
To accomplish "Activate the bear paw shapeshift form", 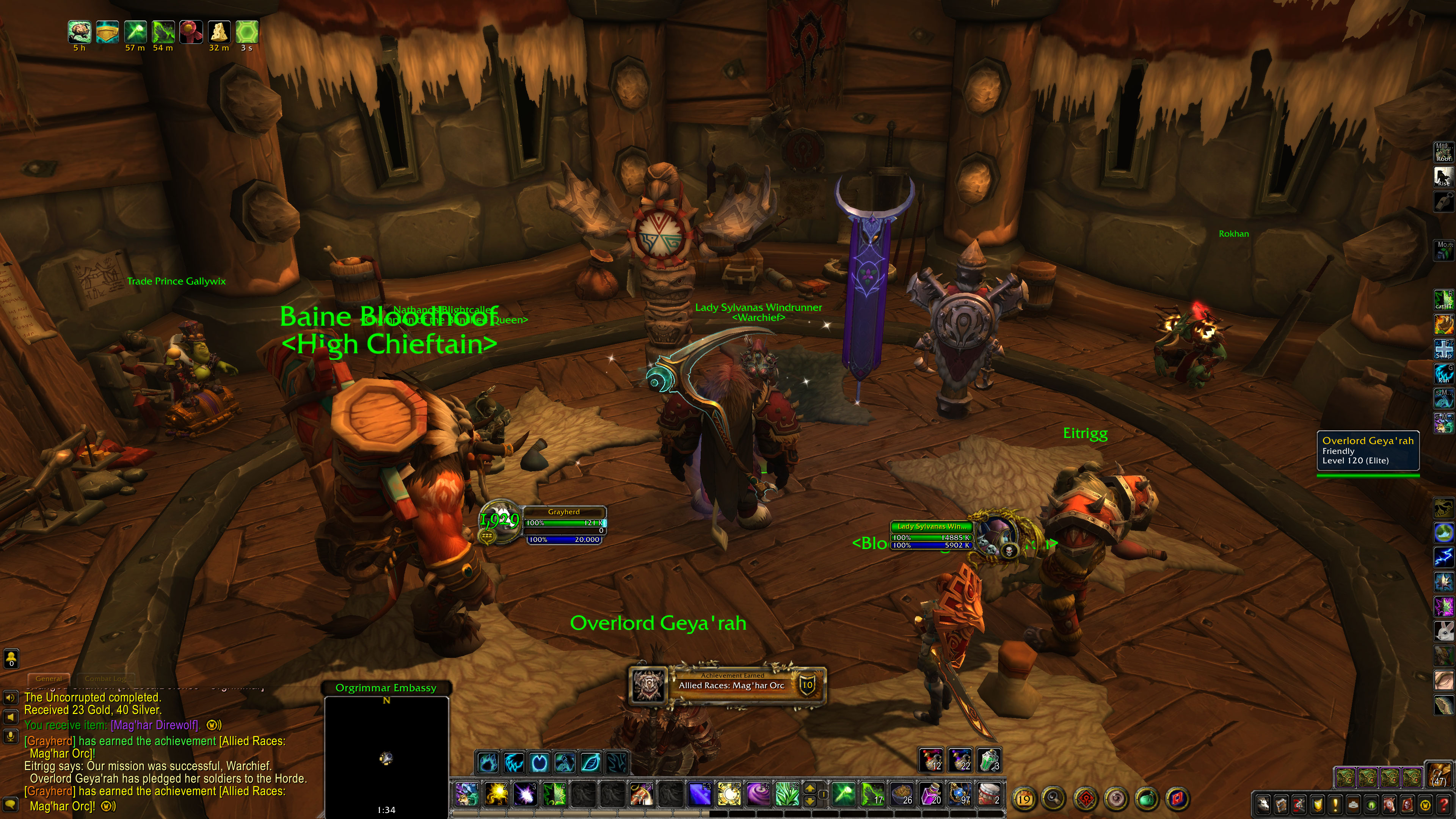I will pyautogui.click(x=488, y=763).
